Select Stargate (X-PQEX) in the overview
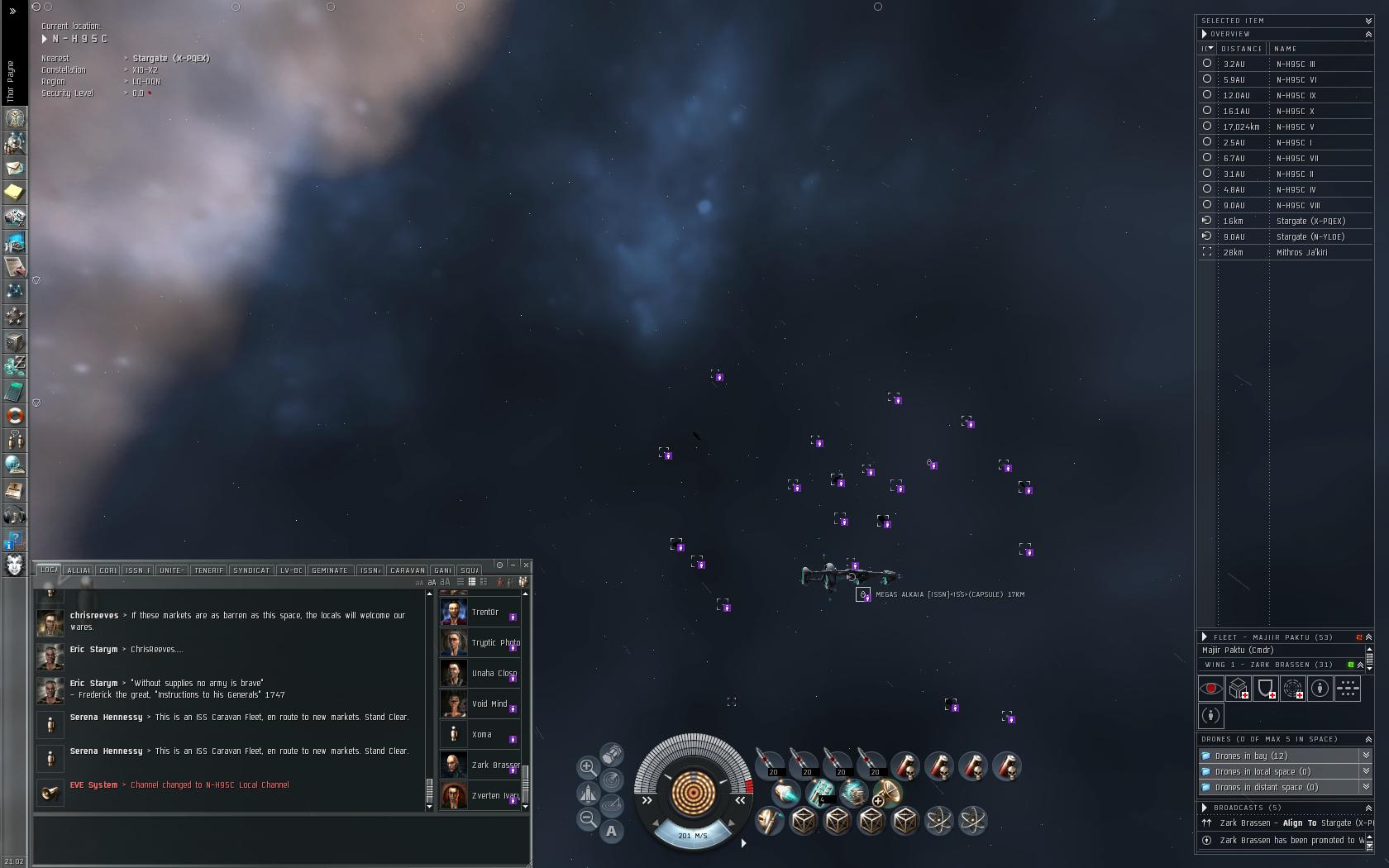The image size is (1389, 868). [x=1310, y=221]
